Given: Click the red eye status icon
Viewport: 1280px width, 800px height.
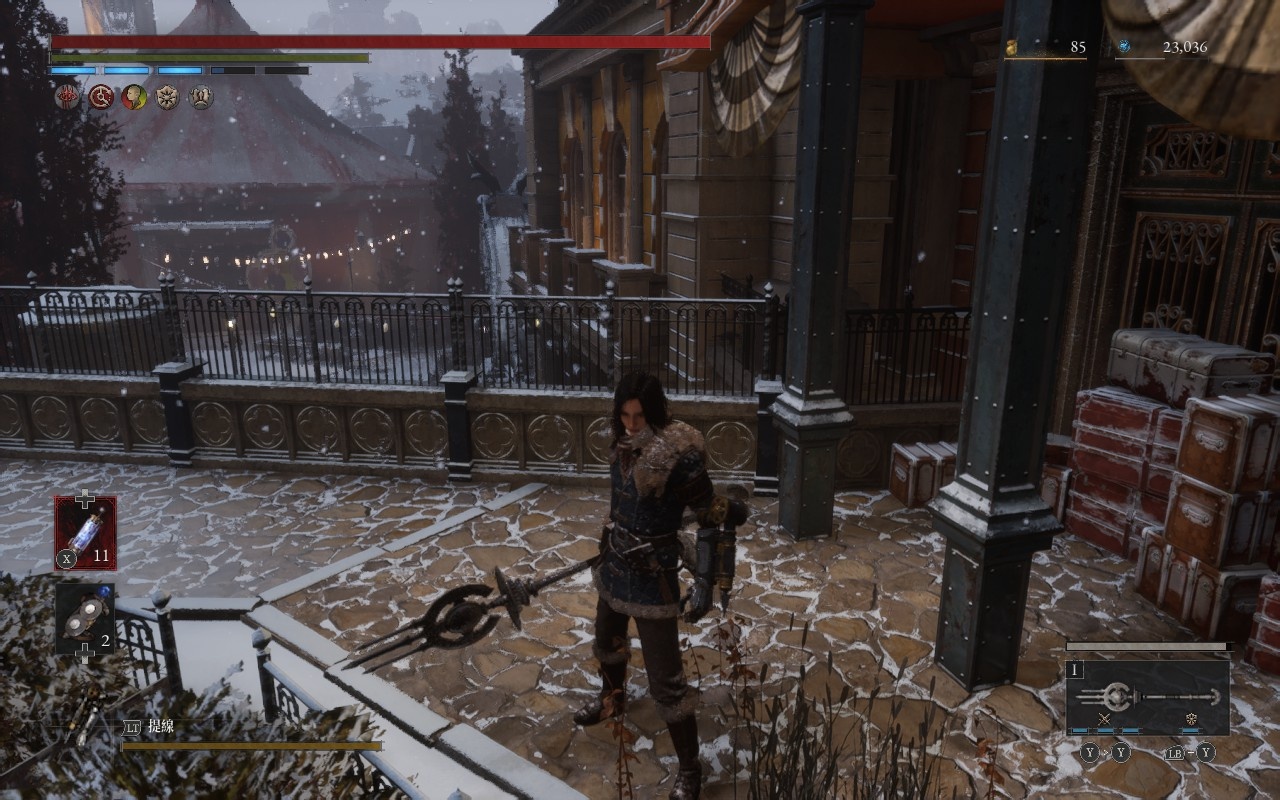Looking at the screenshot, I should tap(67, 97).
